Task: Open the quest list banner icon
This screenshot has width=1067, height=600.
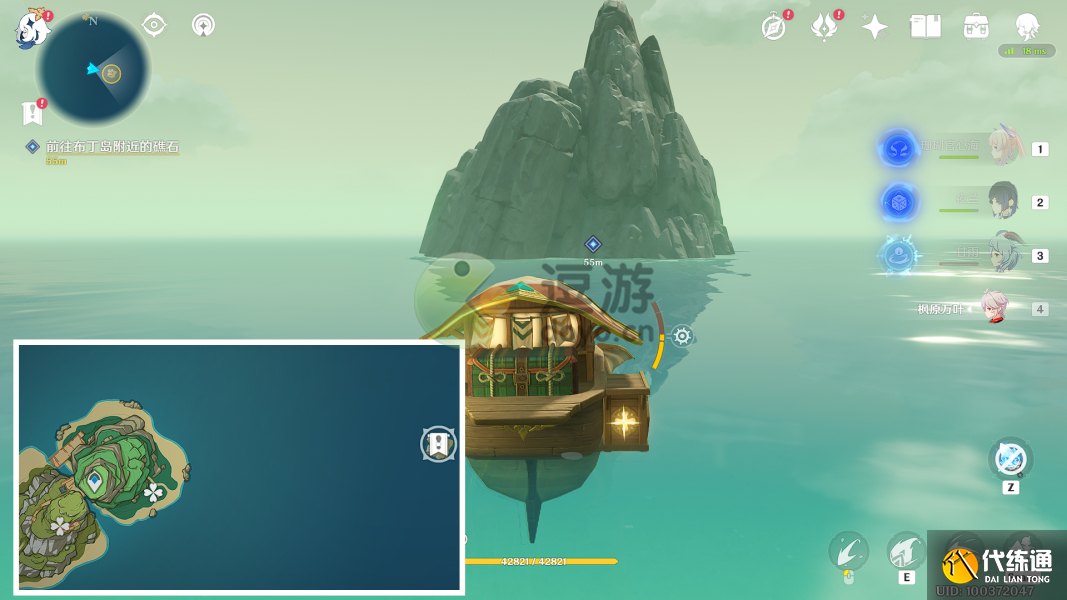Action: [x=32, y=112]
